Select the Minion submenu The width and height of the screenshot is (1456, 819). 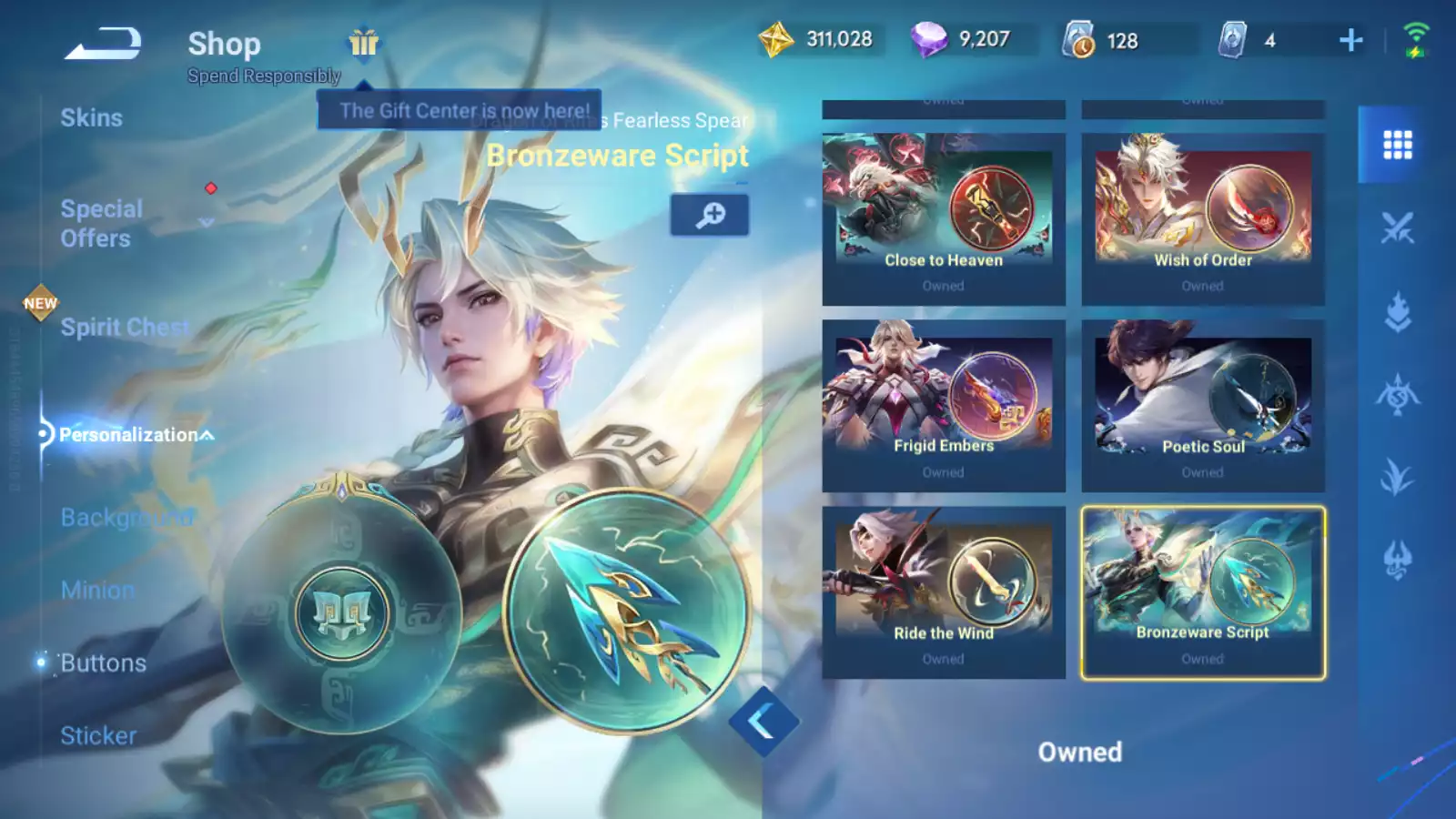click(97, 590)
